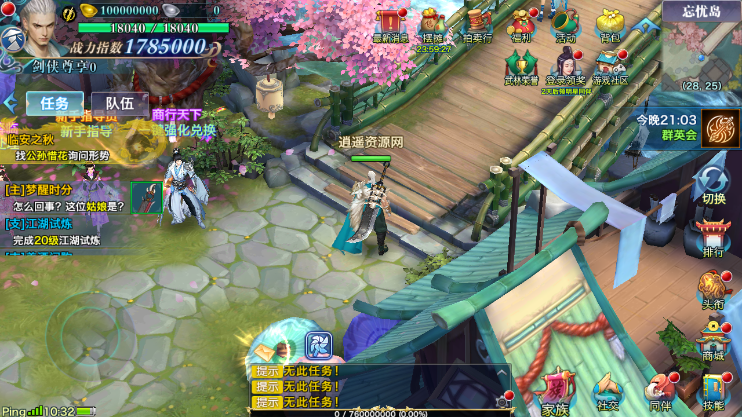
Task: Open the 同伴 companion menu
Action: pyautogui.click(x=660, y=392)
